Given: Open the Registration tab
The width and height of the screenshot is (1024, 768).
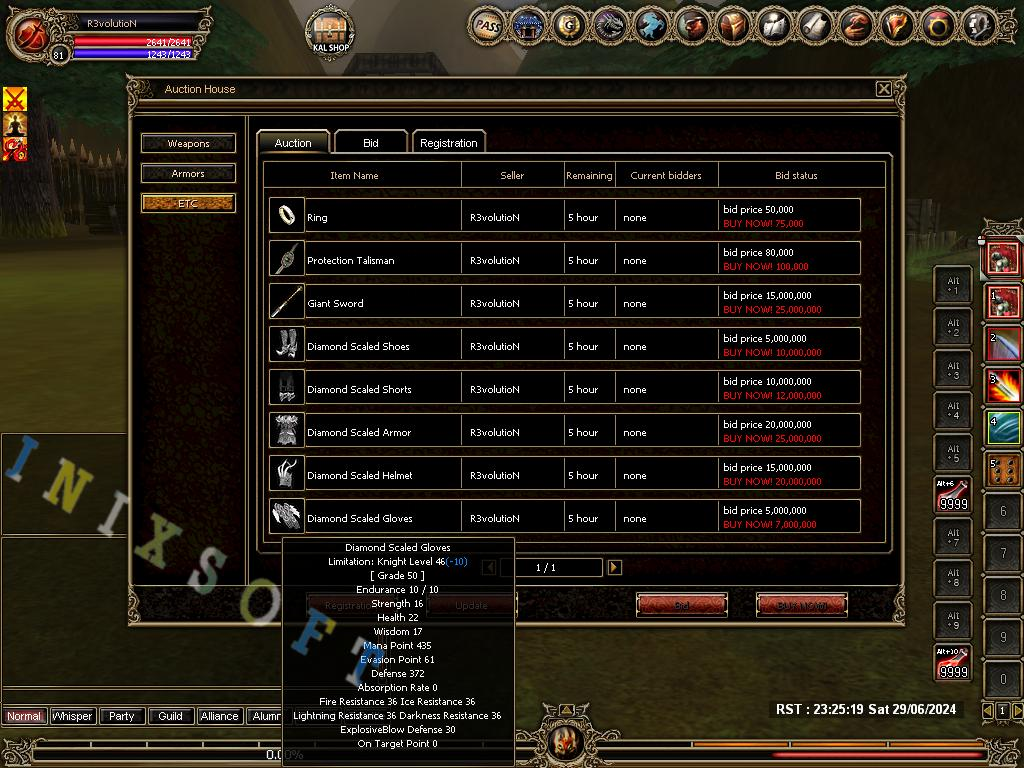Looking at the screenshot, I should (x=448, y=143).
